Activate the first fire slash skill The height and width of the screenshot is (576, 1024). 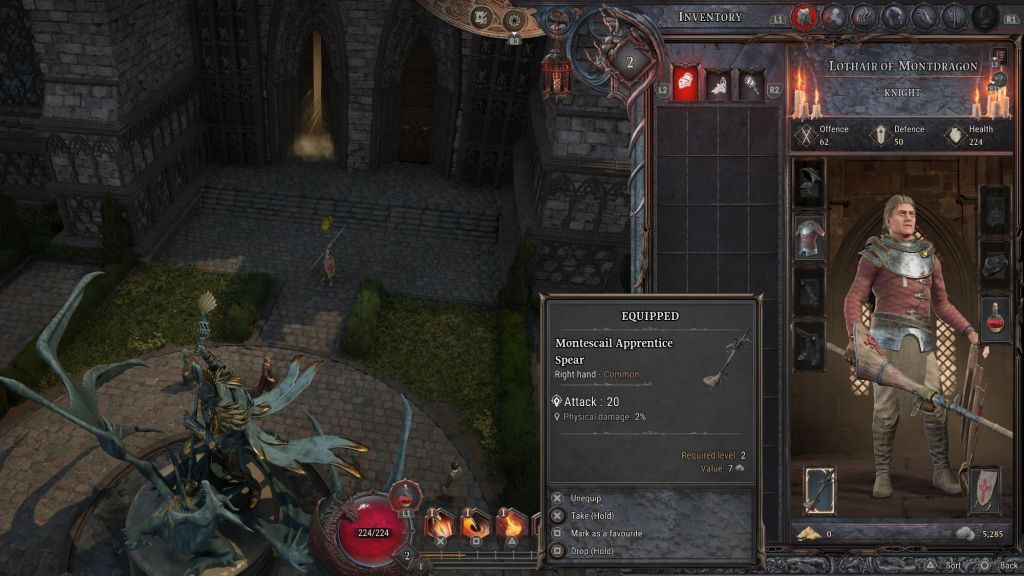click(x=440, y=524)
